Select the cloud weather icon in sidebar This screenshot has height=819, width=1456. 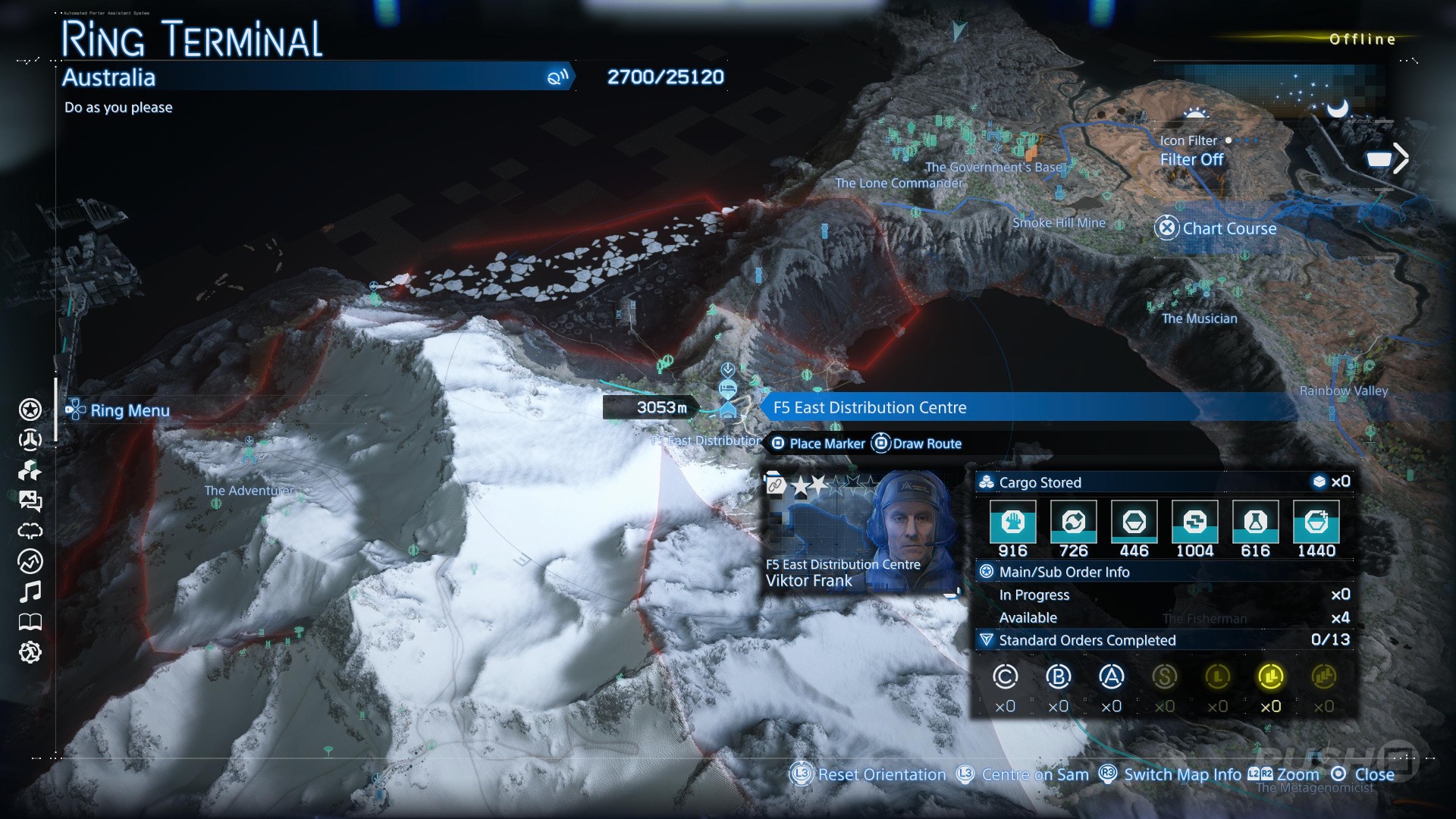(x=30, y=531)
